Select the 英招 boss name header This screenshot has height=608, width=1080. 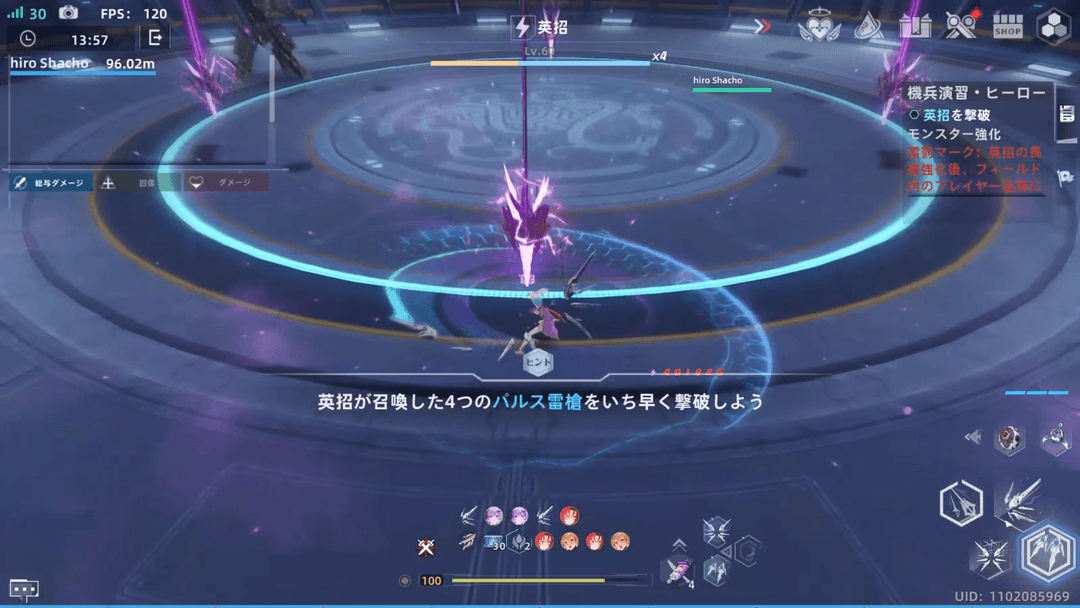540,28
